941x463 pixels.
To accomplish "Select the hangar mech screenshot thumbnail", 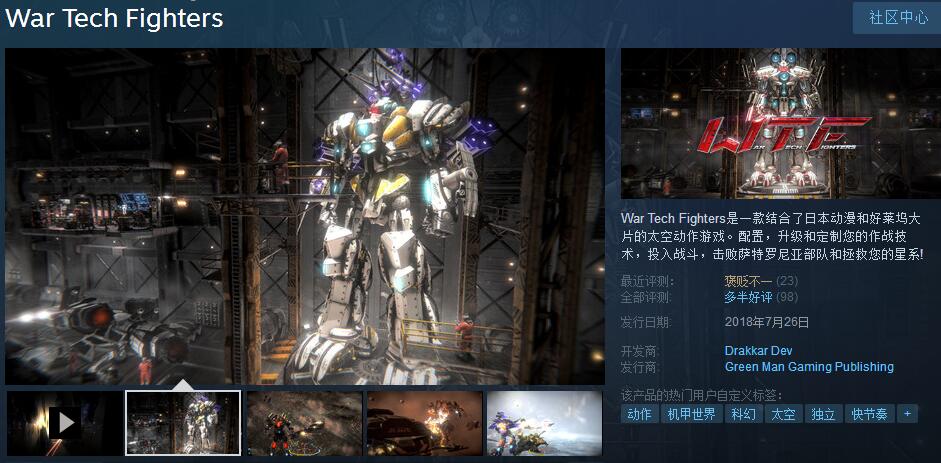I will pos(183,422).
